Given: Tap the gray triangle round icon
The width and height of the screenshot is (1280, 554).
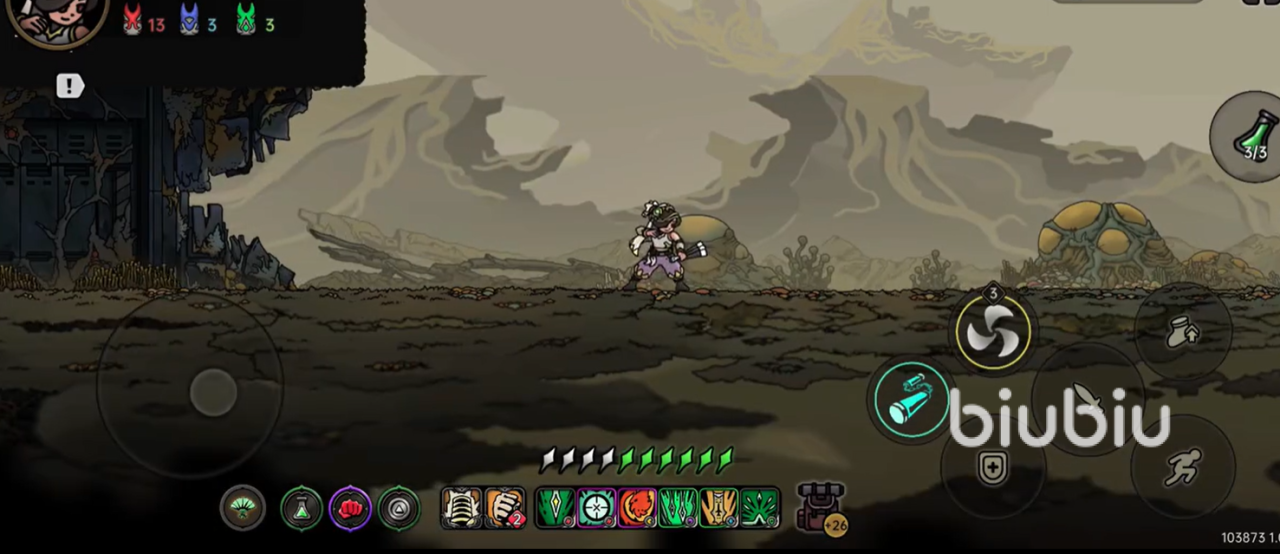Looking at the screenshot, I should (x=399, y=508).
